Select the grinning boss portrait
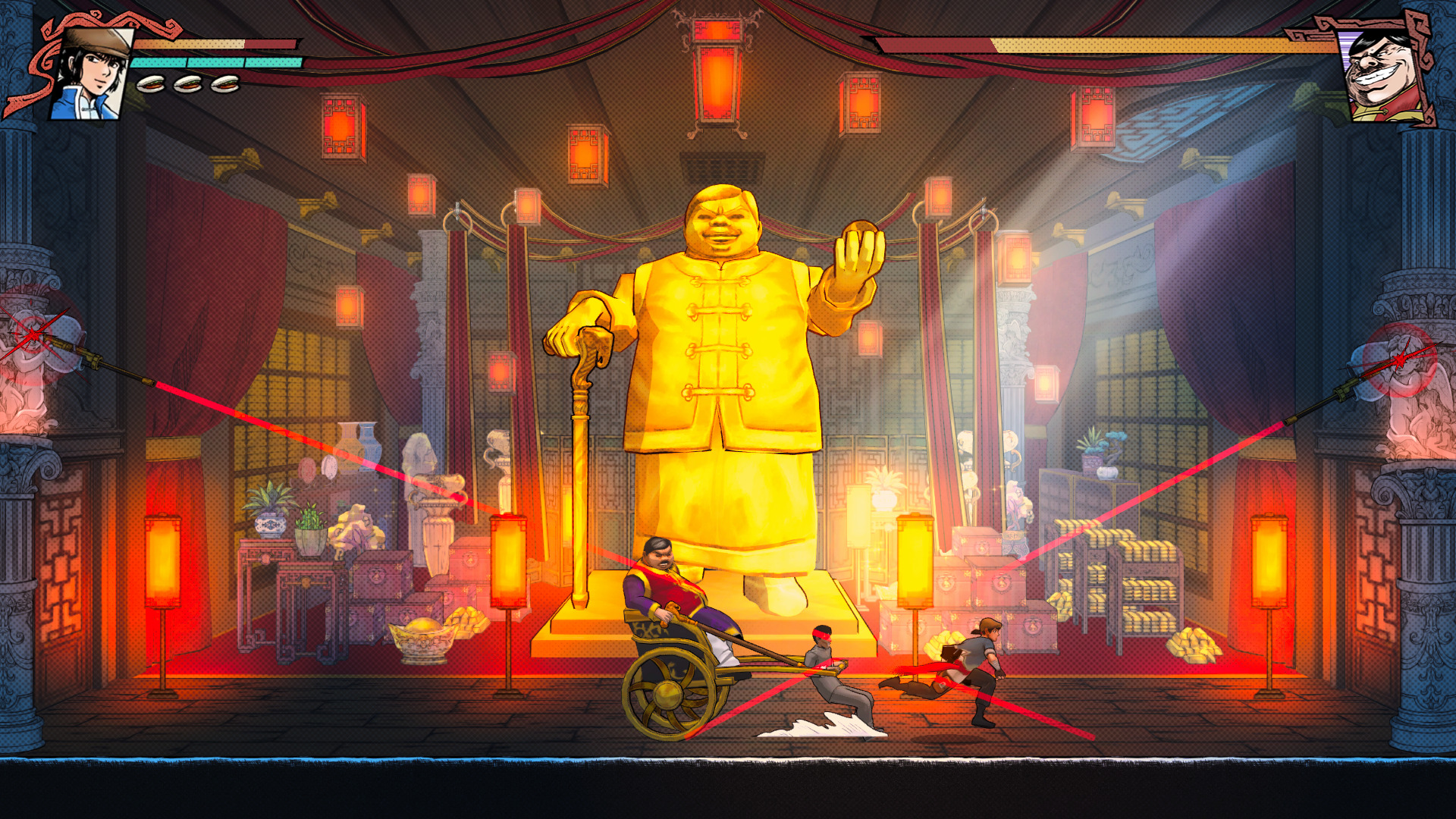Screen dimensions: 1456x819 1381,76
